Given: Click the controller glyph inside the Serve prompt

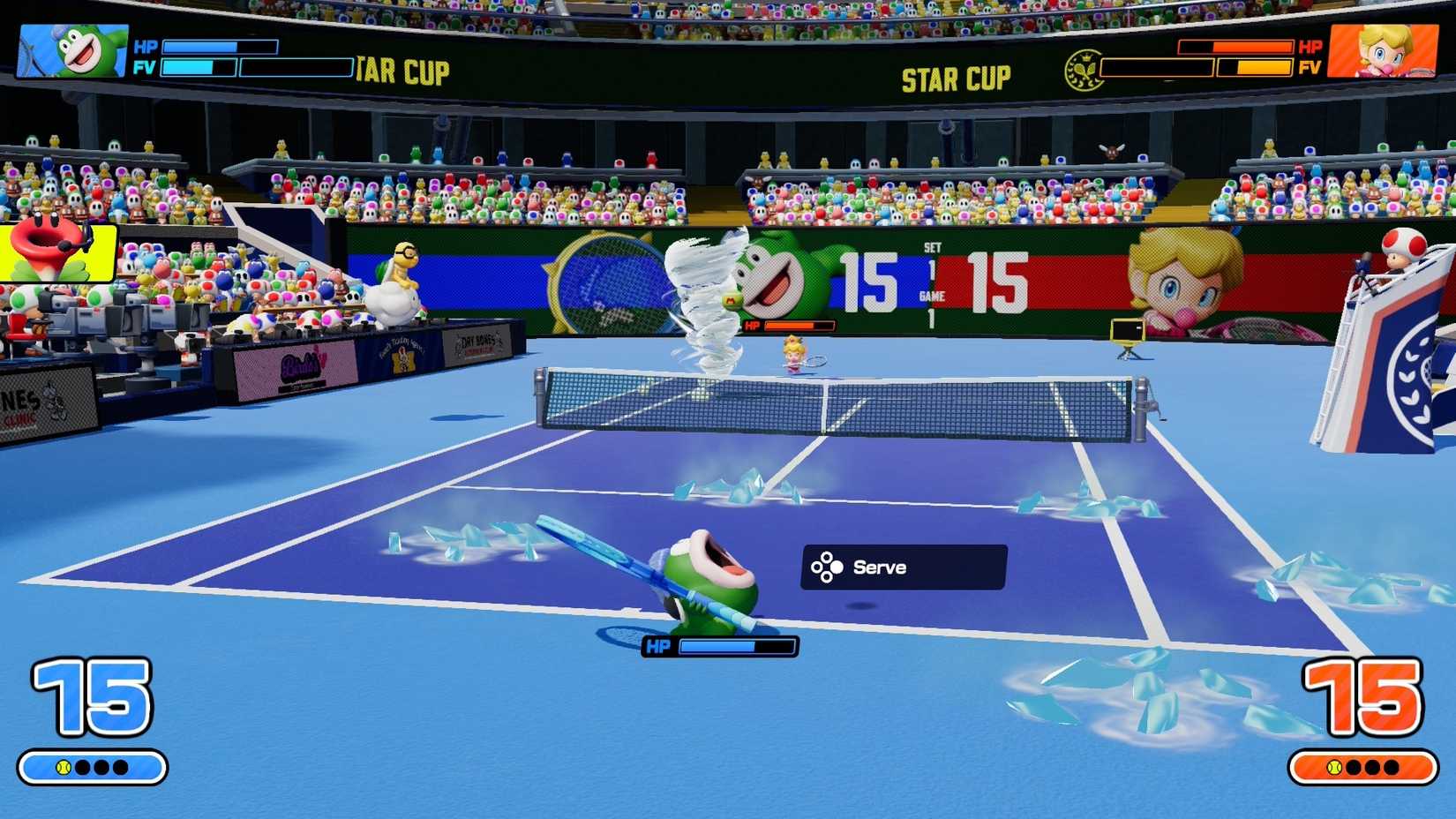Looking at the screenshot, I should [x=828, y=567].
